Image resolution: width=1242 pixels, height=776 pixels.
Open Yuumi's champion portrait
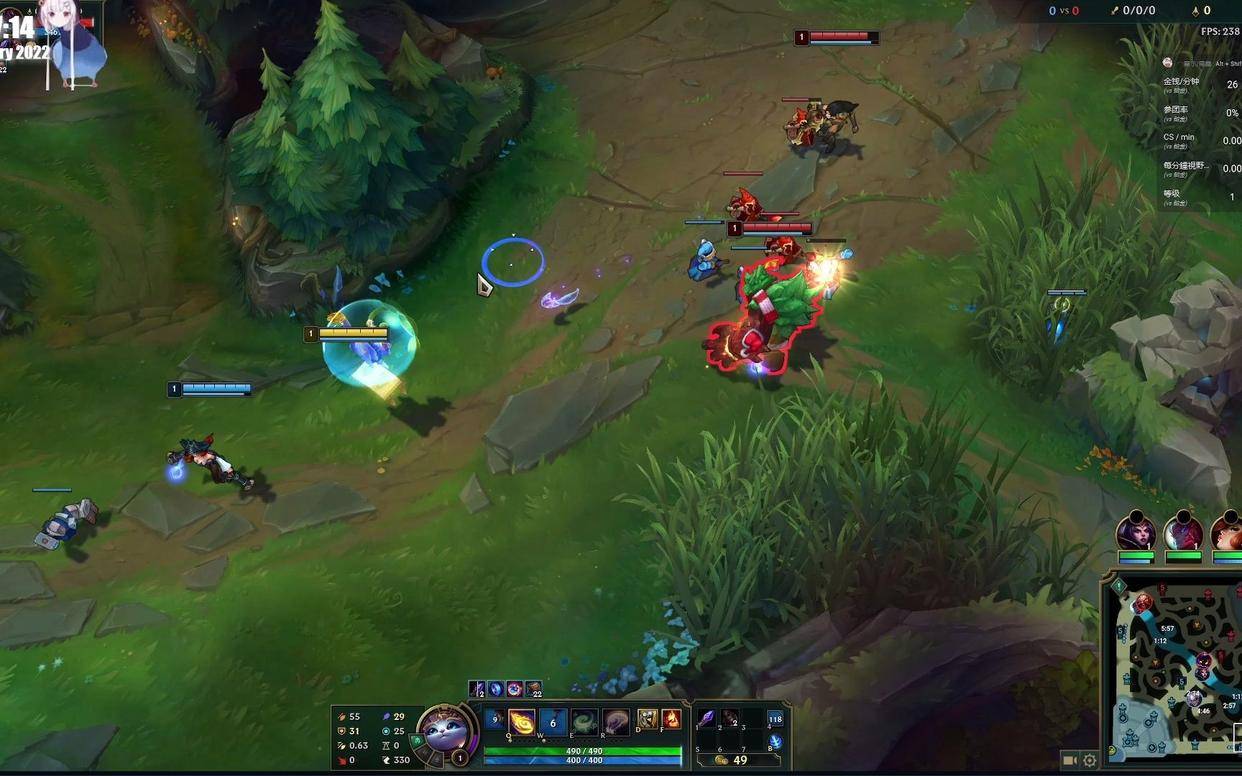[445, 730]
